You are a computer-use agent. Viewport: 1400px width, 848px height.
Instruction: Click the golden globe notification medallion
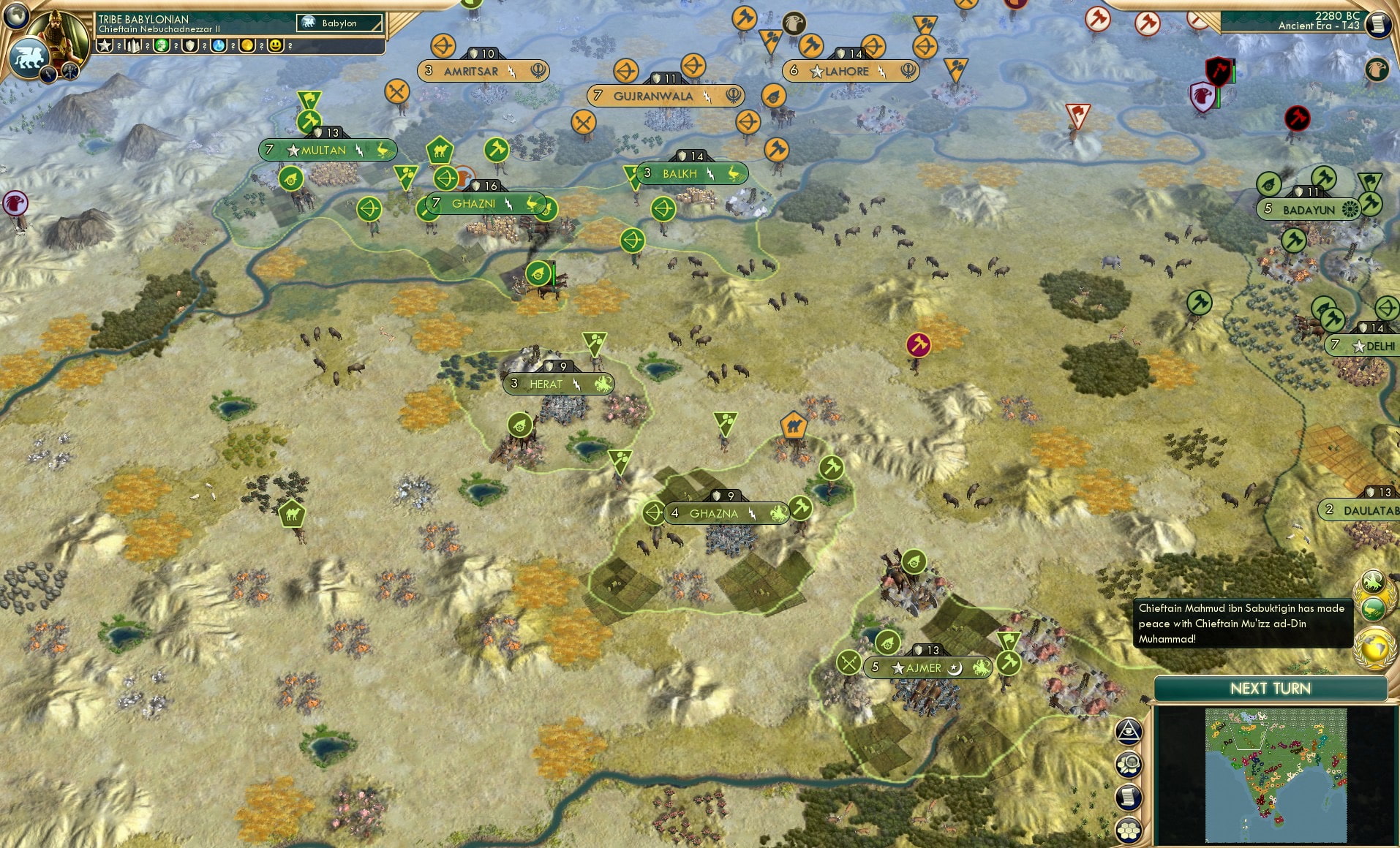(x=1372, y=646)
